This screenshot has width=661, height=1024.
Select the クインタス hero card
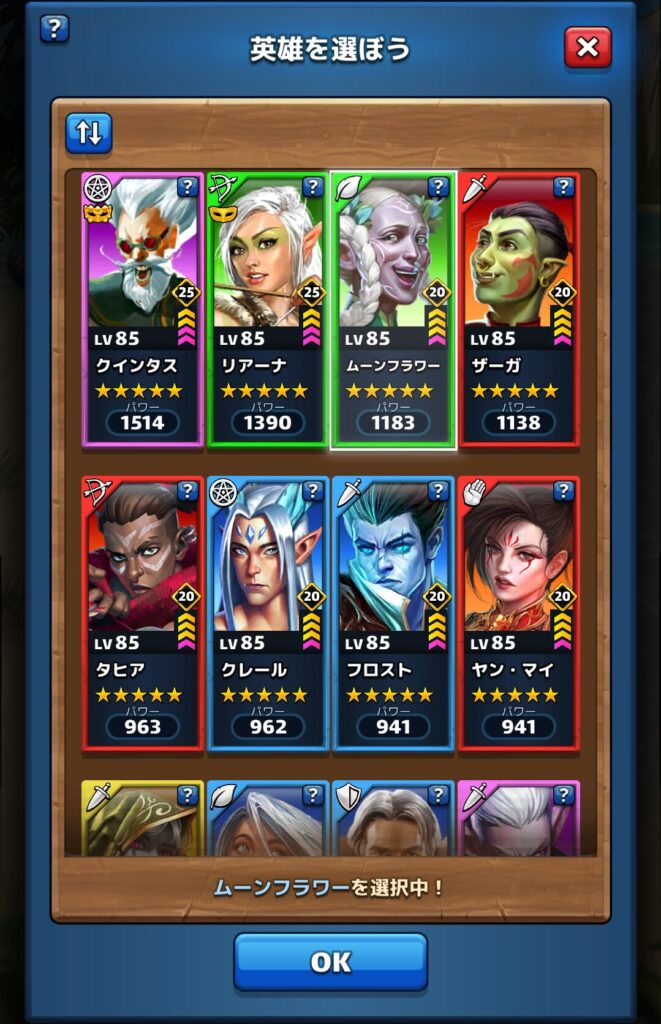[142, 310]
